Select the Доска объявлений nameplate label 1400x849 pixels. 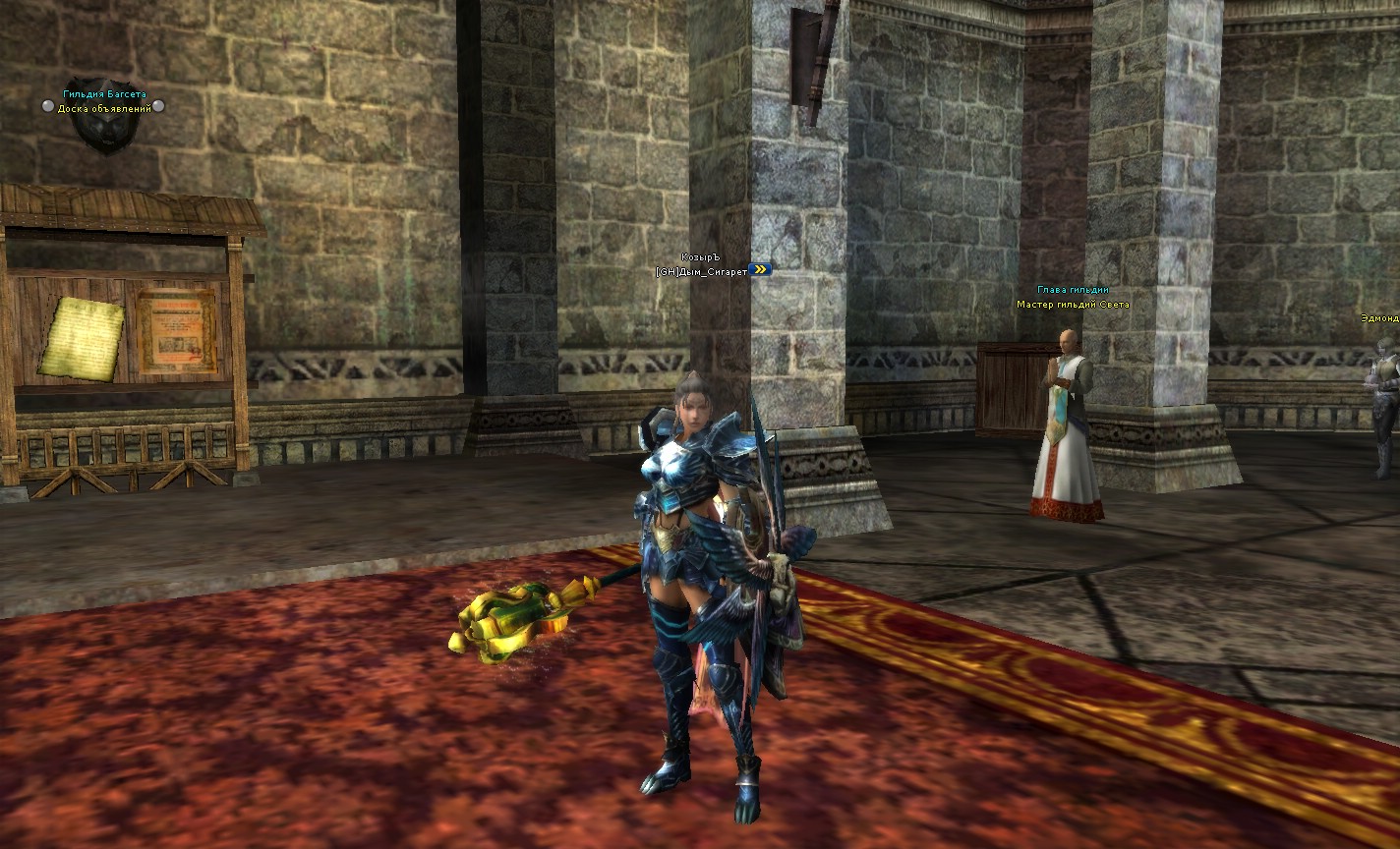coord(104,108)
